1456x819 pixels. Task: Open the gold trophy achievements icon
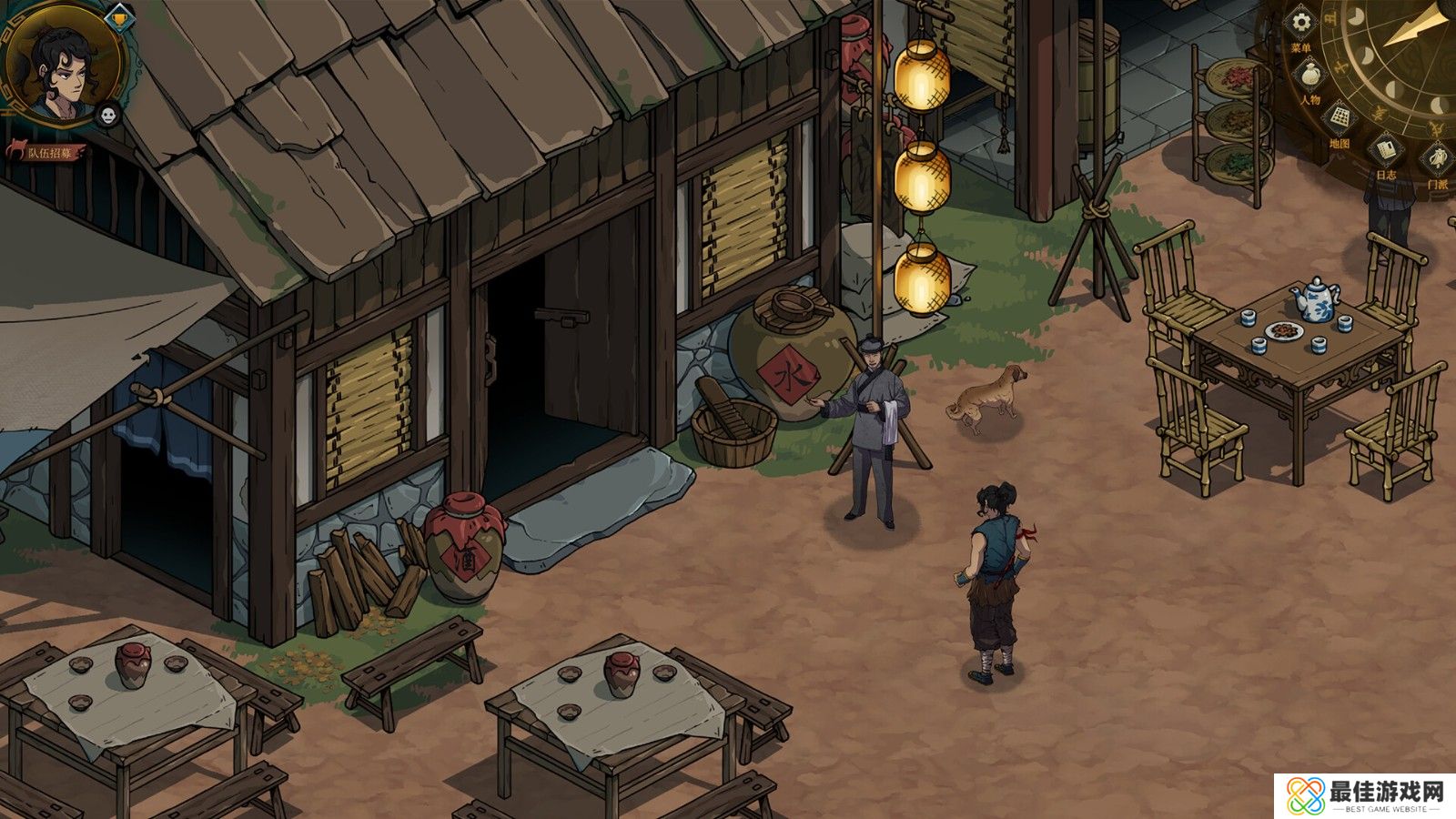118,15
